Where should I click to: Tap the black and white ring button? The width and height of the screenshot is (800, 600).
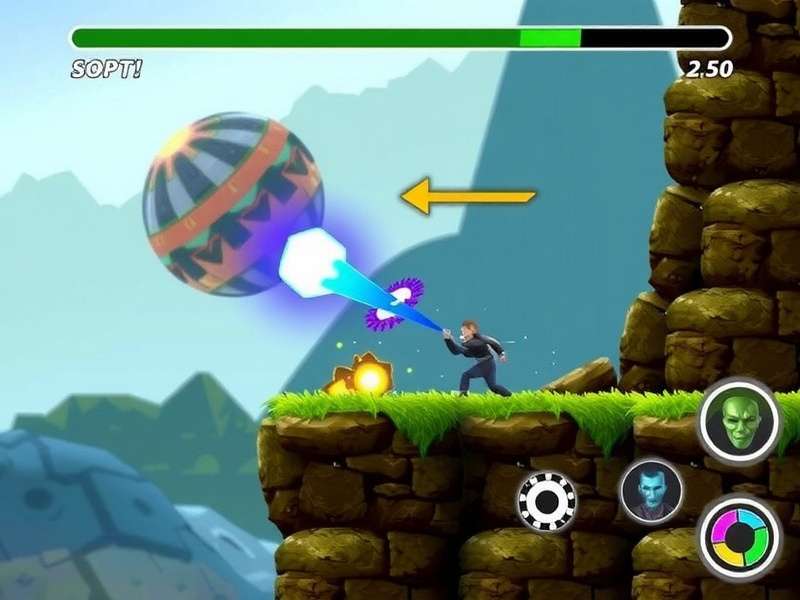pos(547,500)
